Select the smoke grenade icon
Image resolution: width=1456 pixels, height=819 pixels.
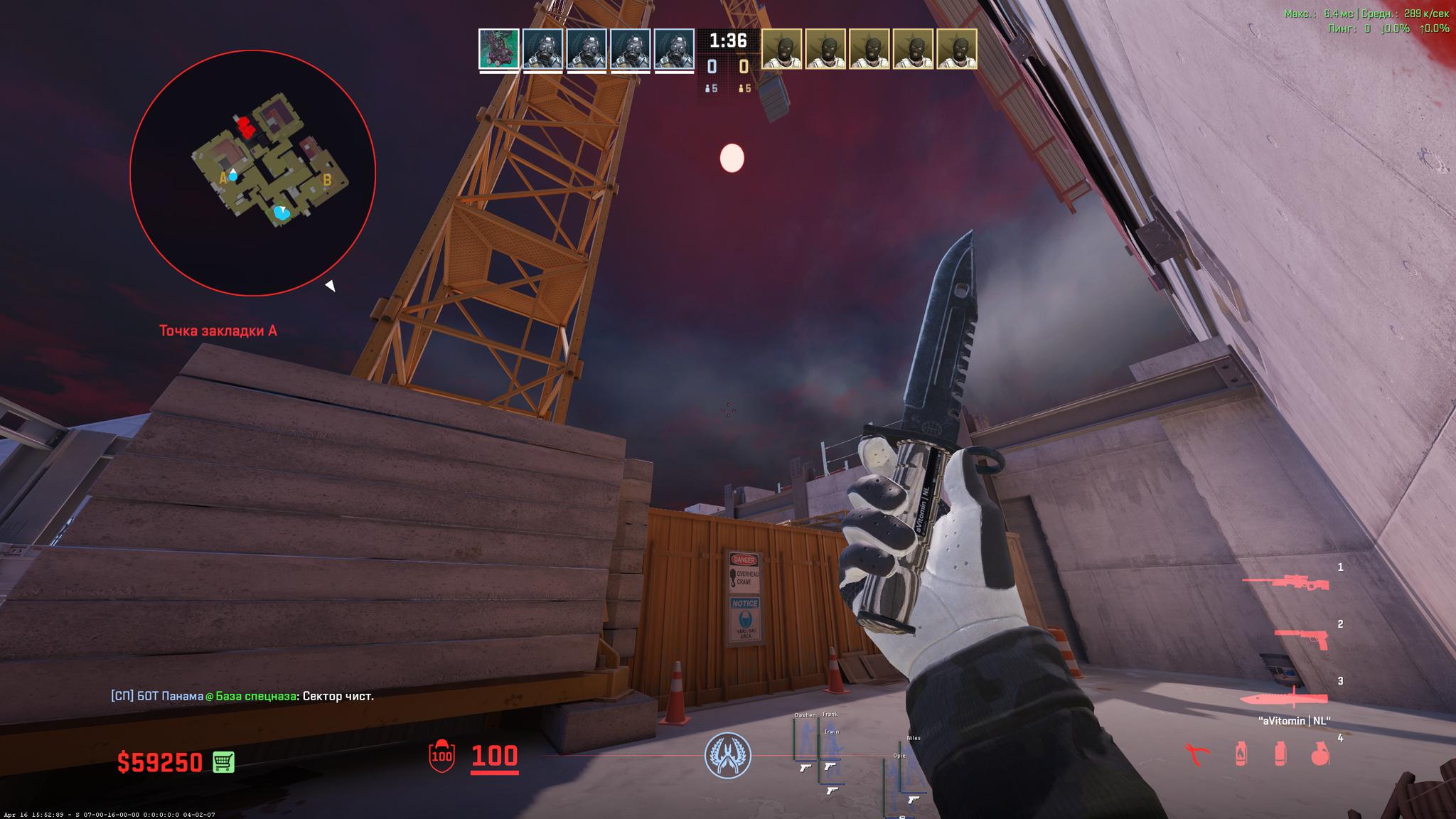(1280, 754)
